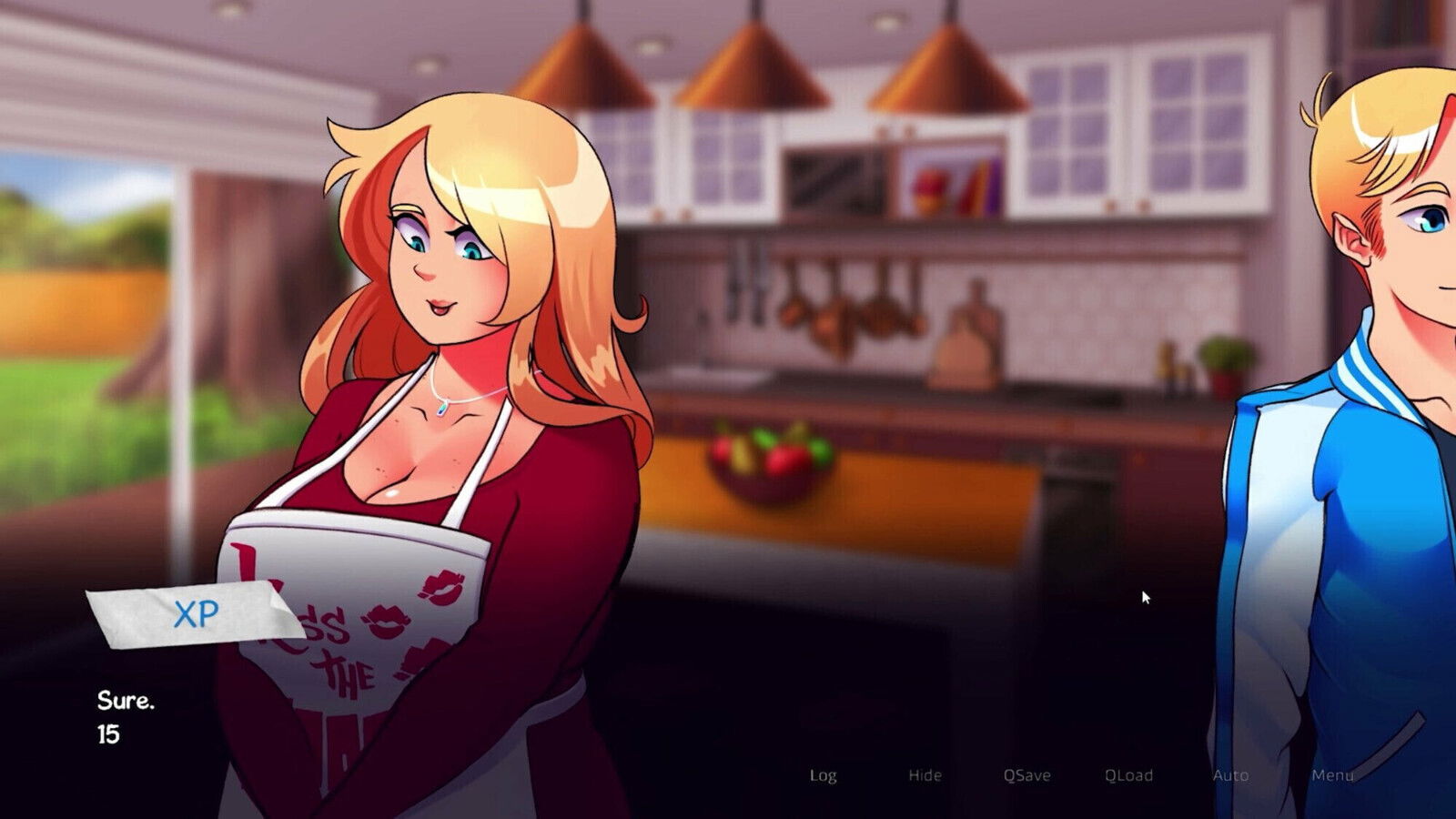
Task: Open the dialogue Log
Action: point(823,776)
